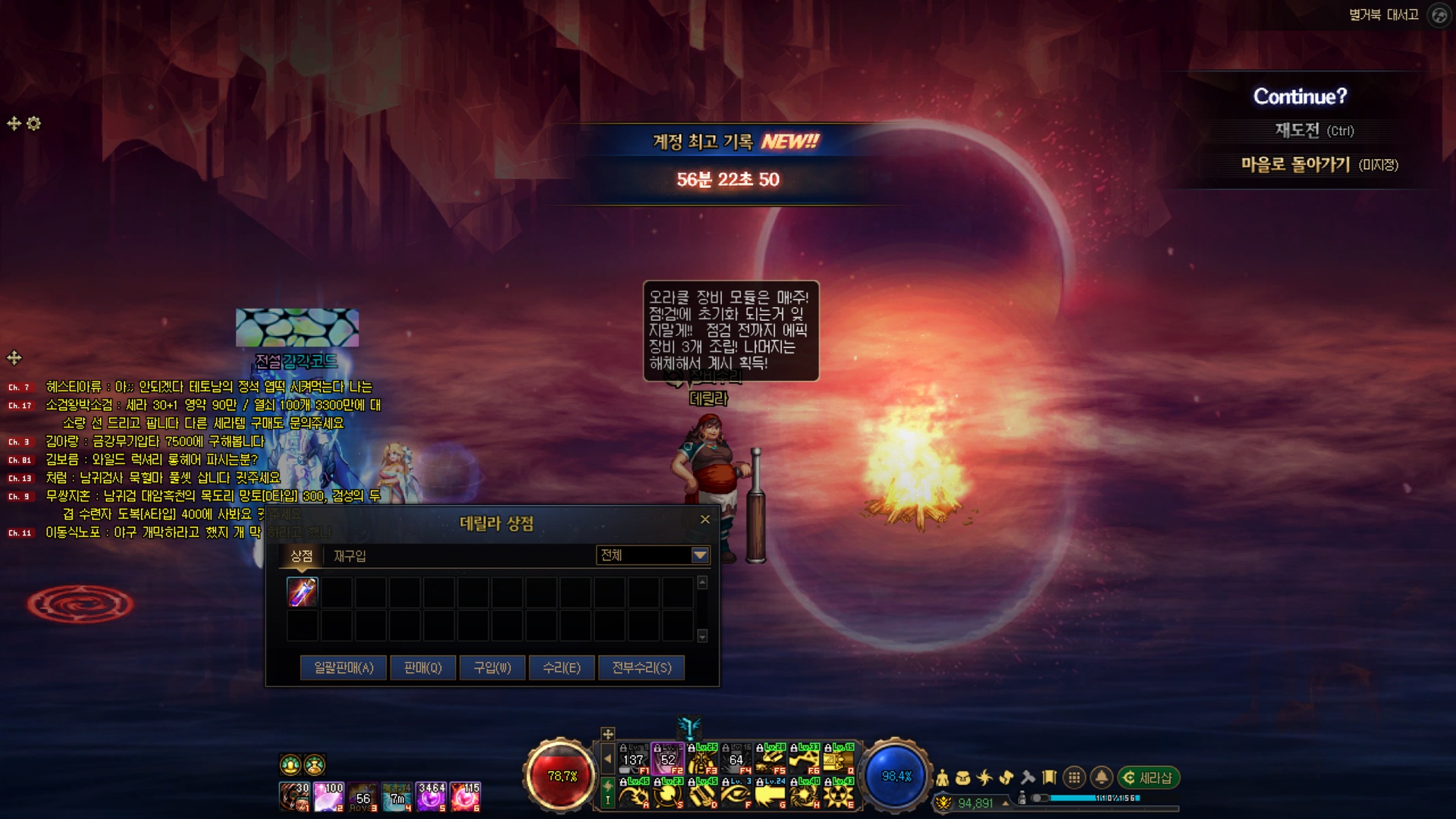Open the inventory pouch icon
The width and height of the screenshot is (1456, 819).
(x=963, y=777)
